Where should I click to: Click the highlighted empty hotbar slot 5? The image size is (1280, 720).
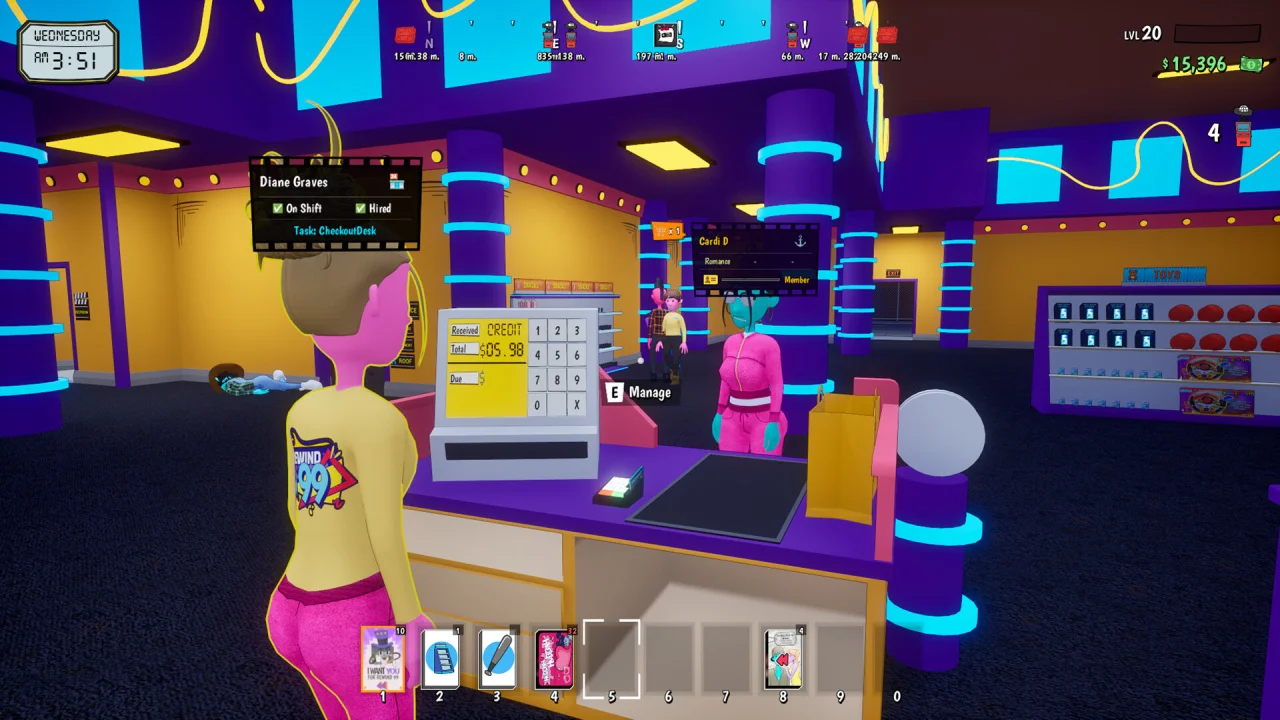pos(611,659)
